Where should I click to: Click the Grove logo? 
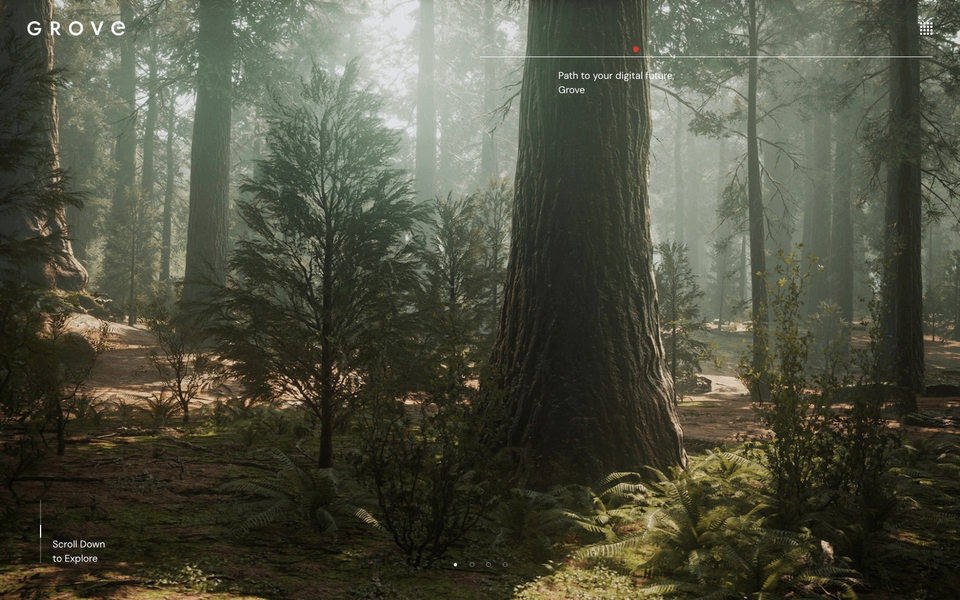coord(76,28)
